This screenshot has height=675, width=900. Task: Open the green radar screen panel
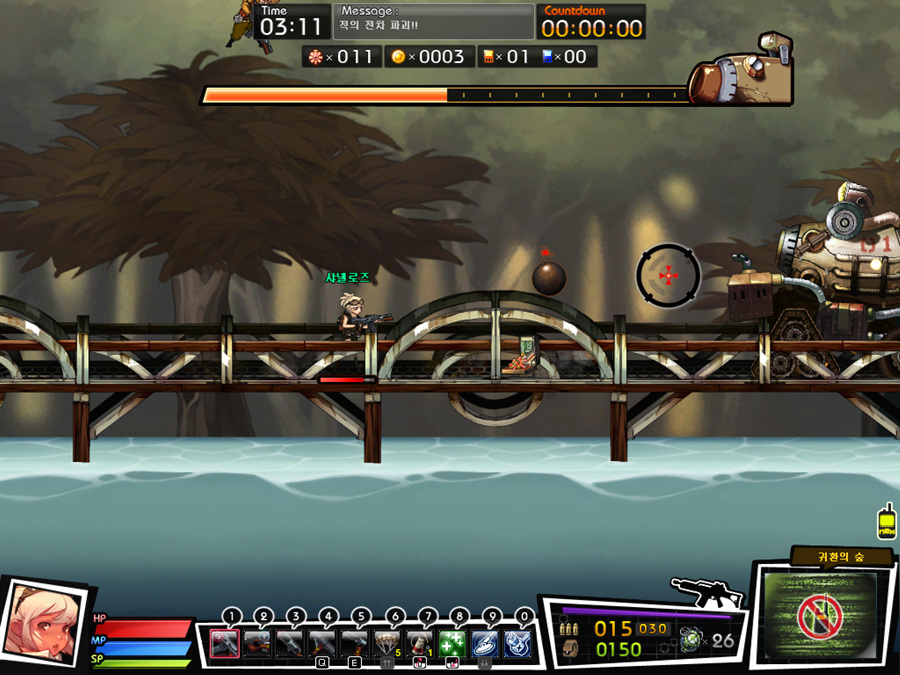(x=818, y=617)
